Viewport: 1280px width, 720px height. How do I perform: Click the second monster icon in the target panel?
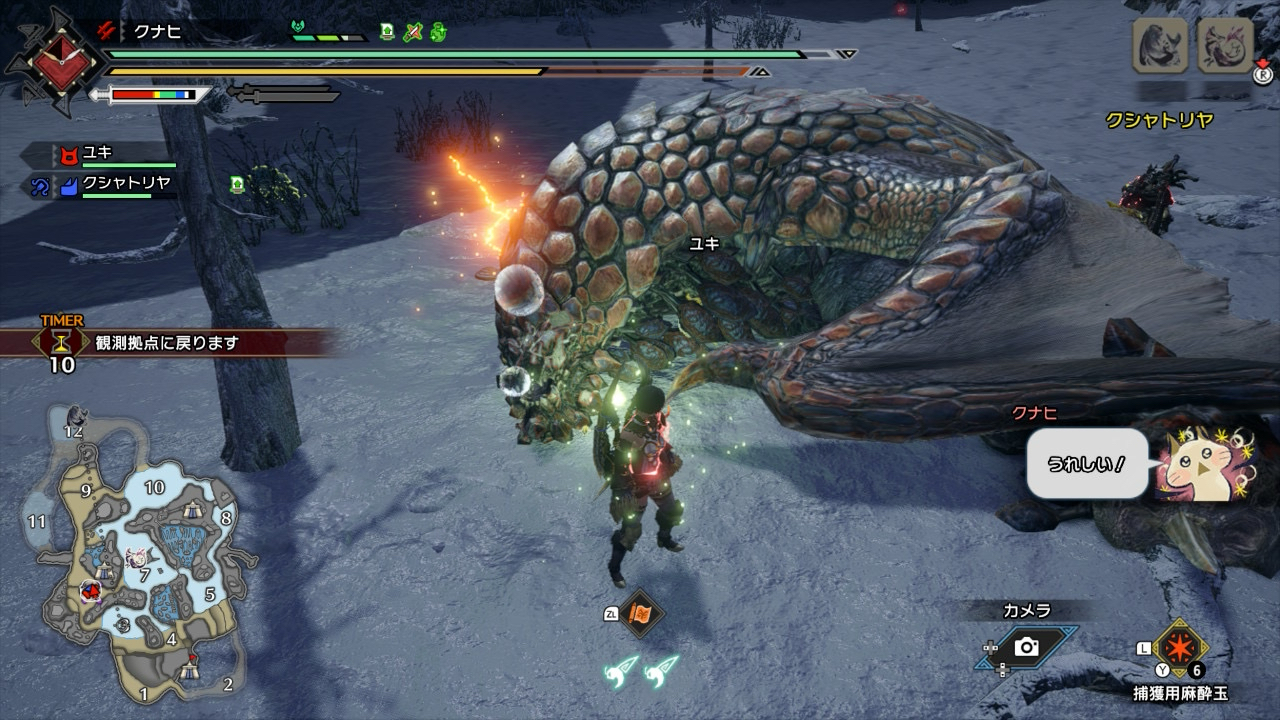[1225, 45]
